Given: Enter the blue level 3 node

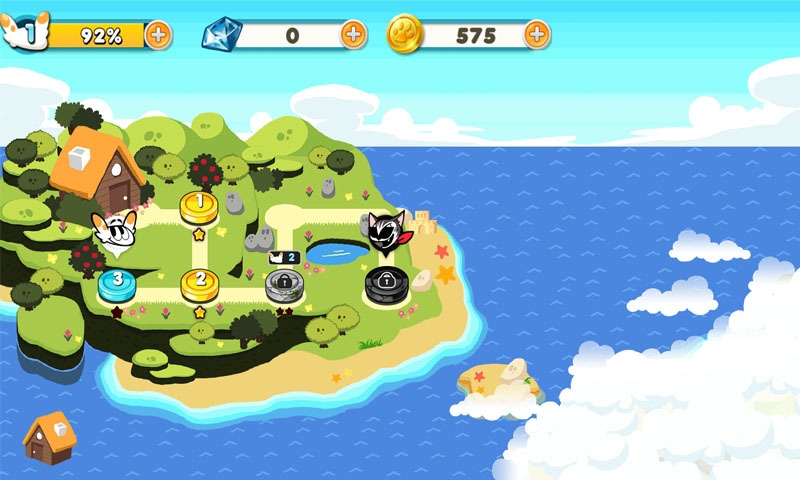Looking at the screenshot, I should point(118,283).
